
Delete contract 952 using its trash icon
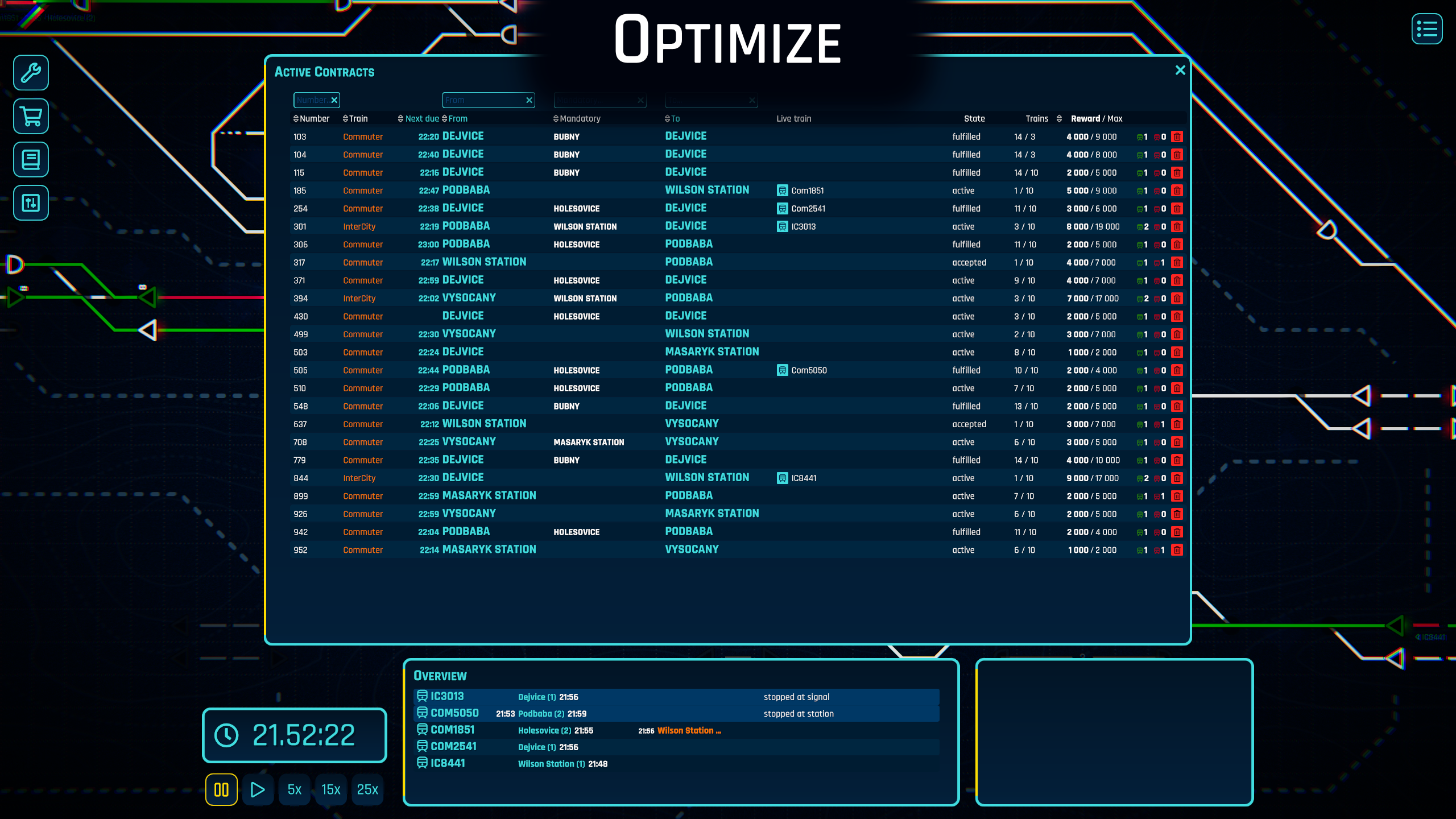coord(1177,550)
